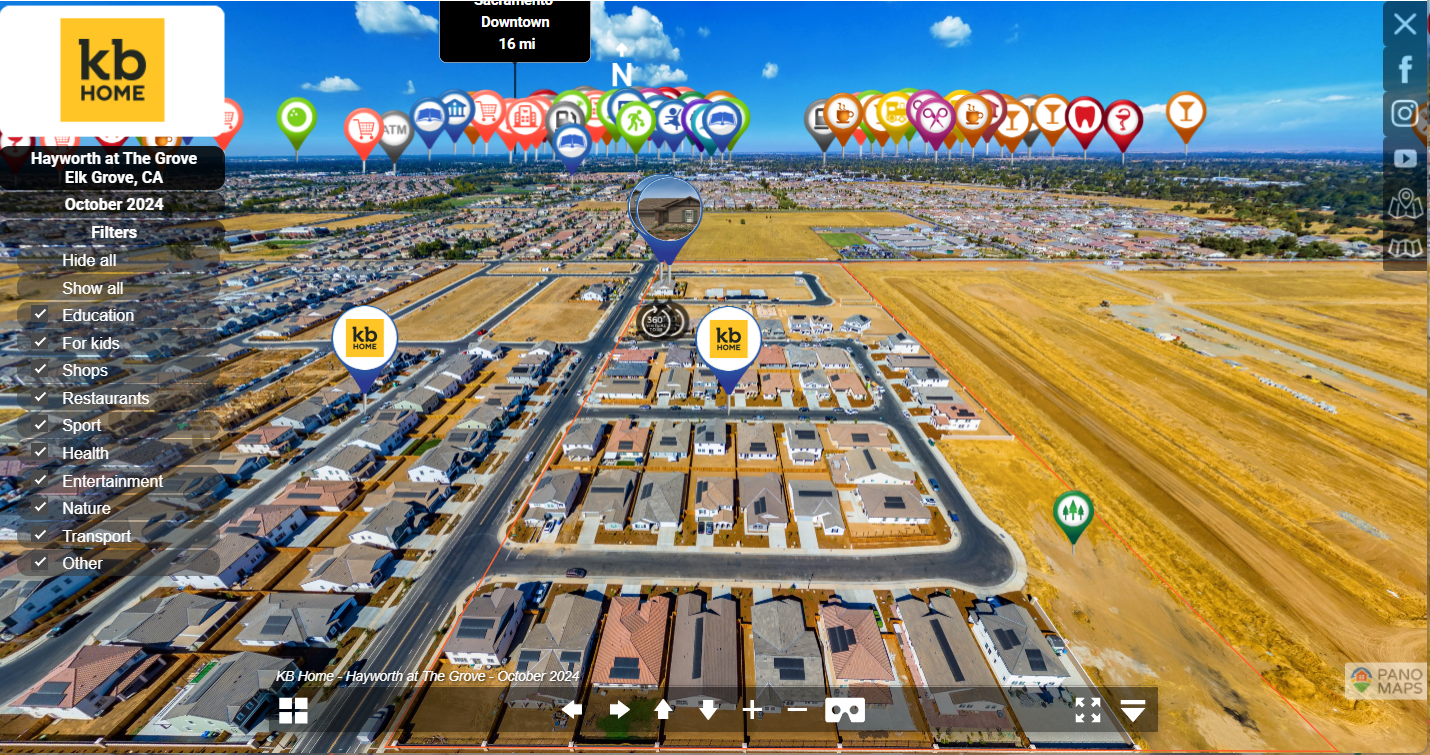The height and width of the screenshot is (755, 1430).
Task: Show all map markers
Action: 92,288
